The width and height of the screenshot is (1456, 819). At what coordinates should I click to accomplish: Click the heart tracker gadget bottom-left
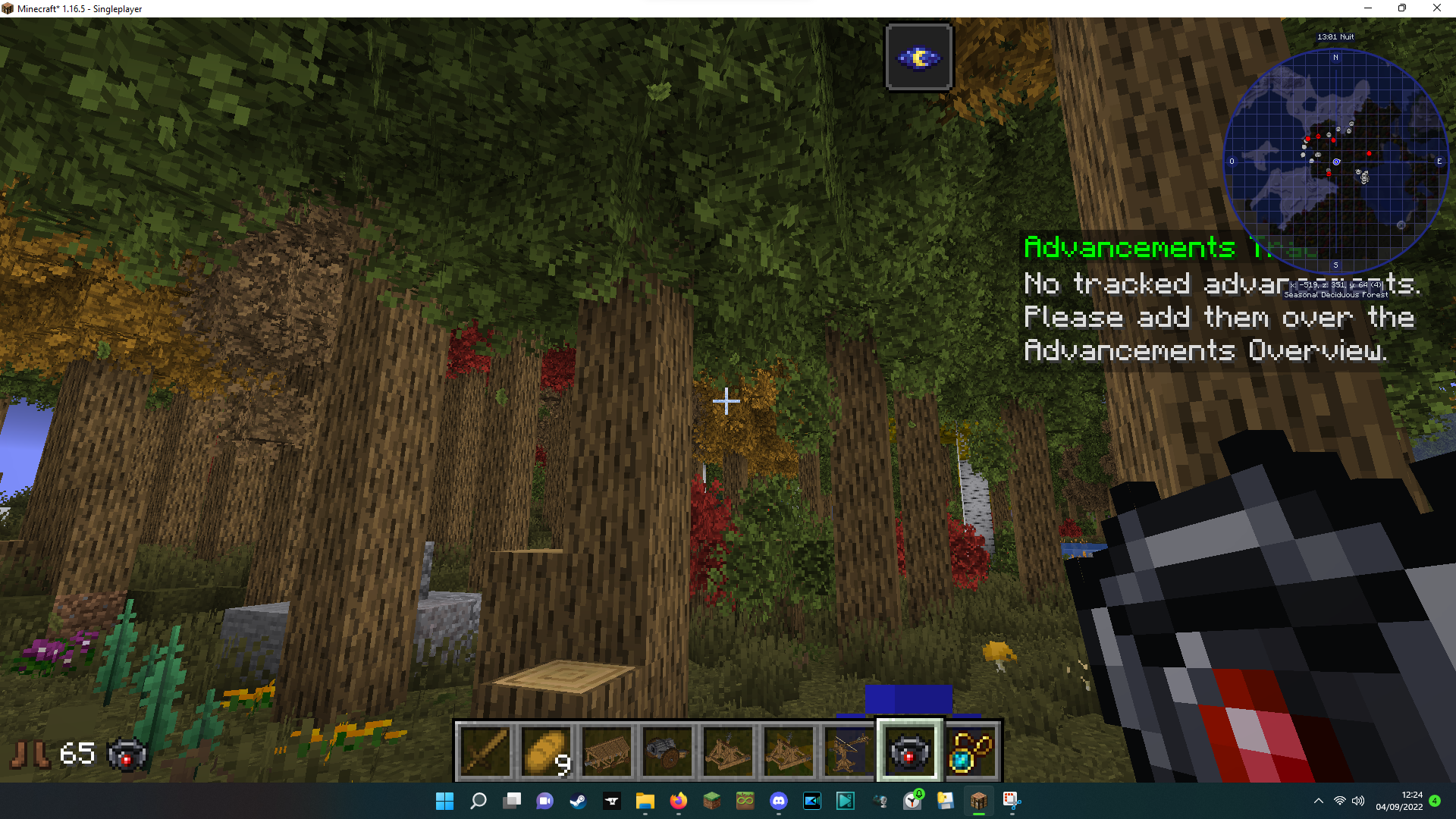coord(127,754)
